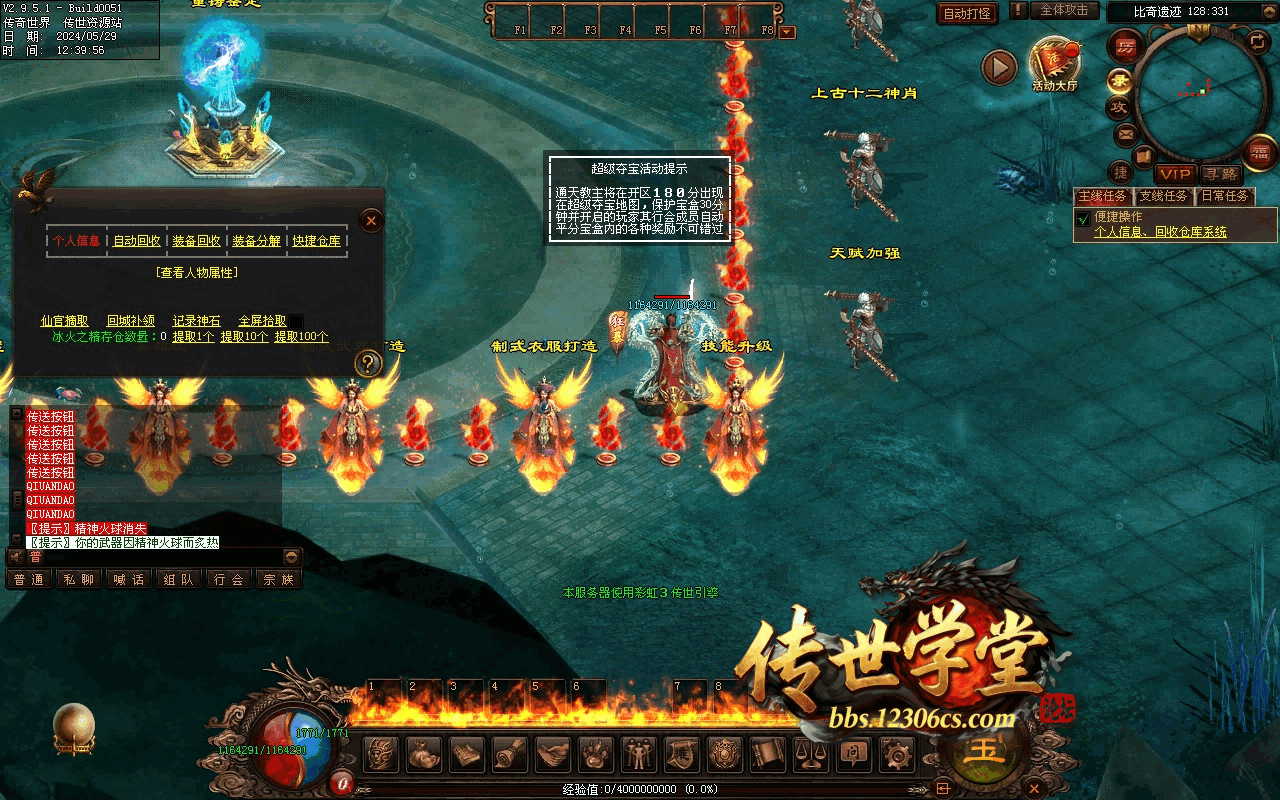
Task: Select the 装备分解 tab
Action: coord(256,241)
